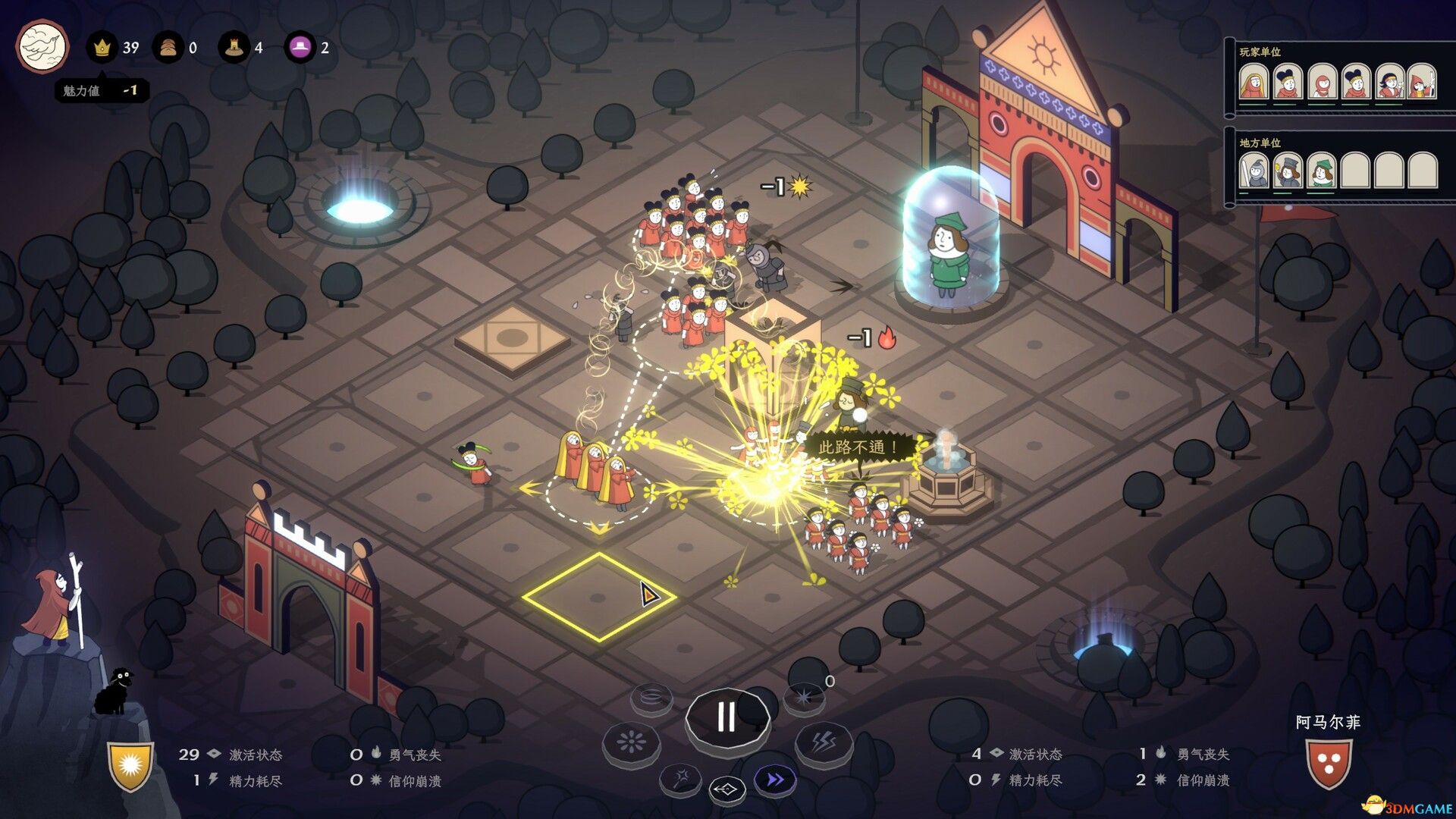Activate the lightning bolts ability
Image resolution: width=1456 pixels, height=819 pixels.
point(824,742)
